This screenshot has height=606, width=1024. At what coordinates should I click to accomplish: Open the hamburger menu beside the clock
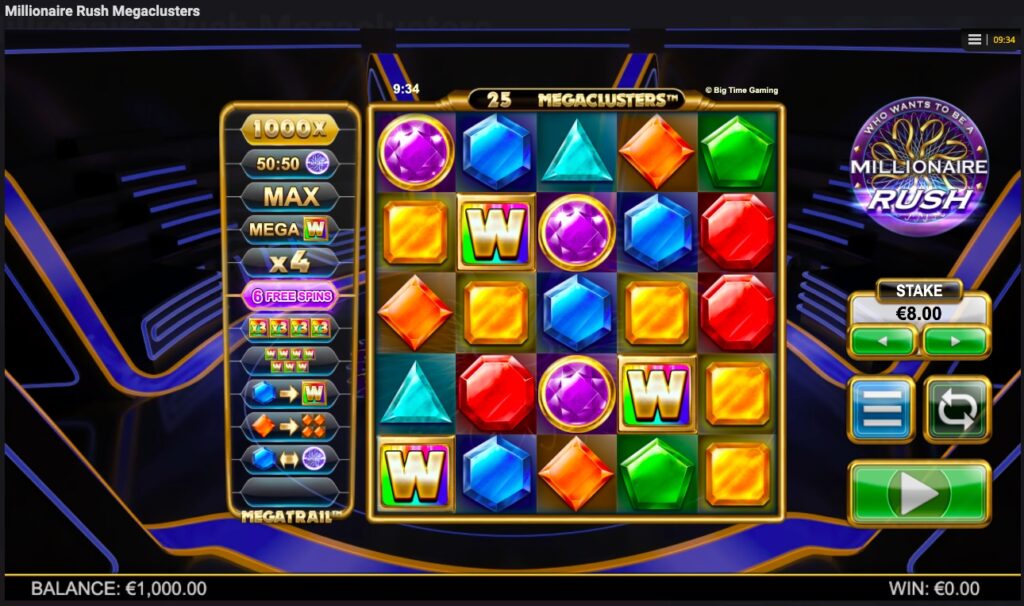(975, 40)
